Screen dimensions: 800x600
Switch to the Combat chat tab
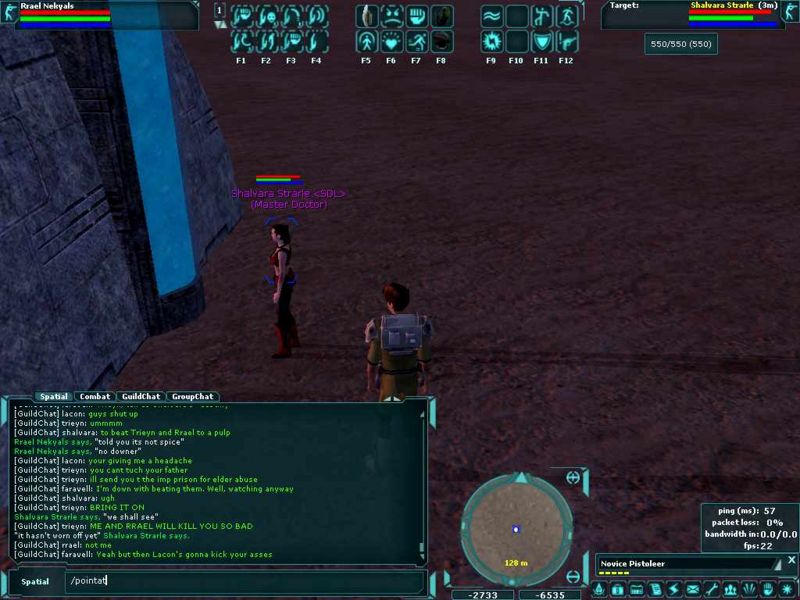95,397
